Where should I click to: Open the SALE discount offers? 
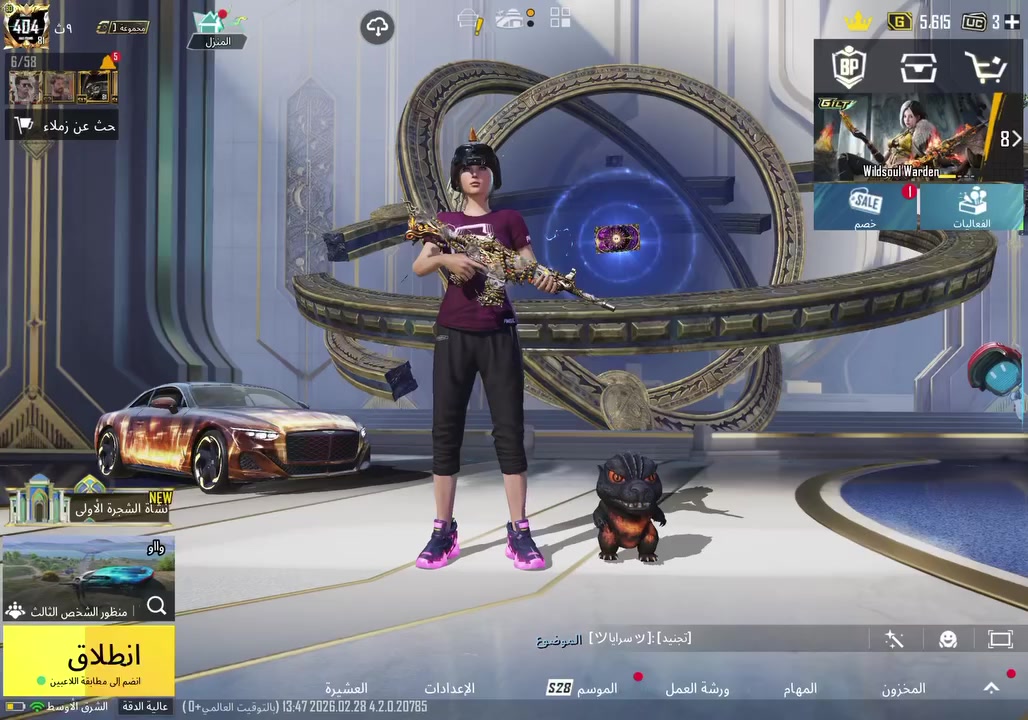(x=865, y=208)
